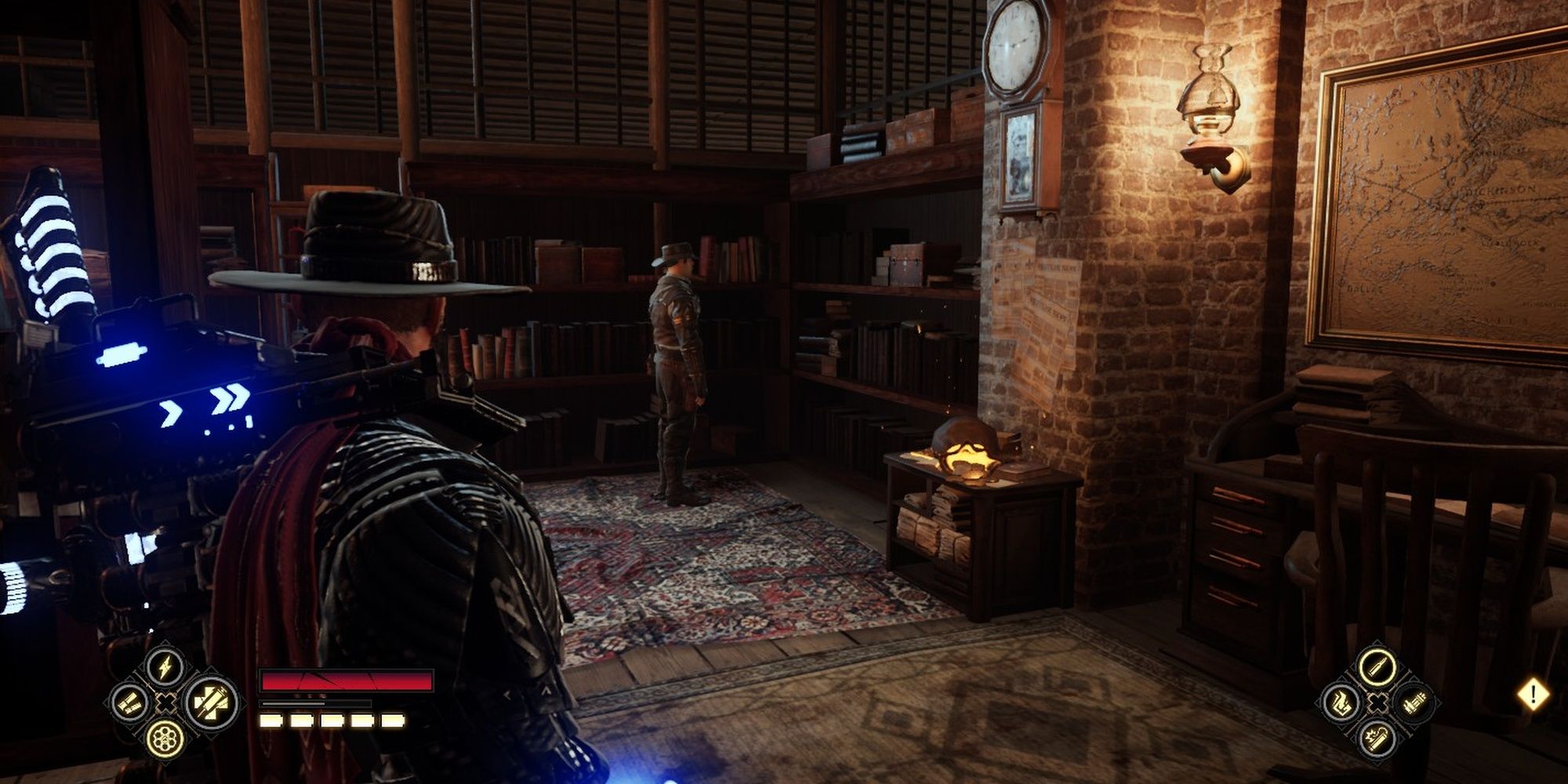Click the revolver cylinder weapon icon

[x=165, y=739]
